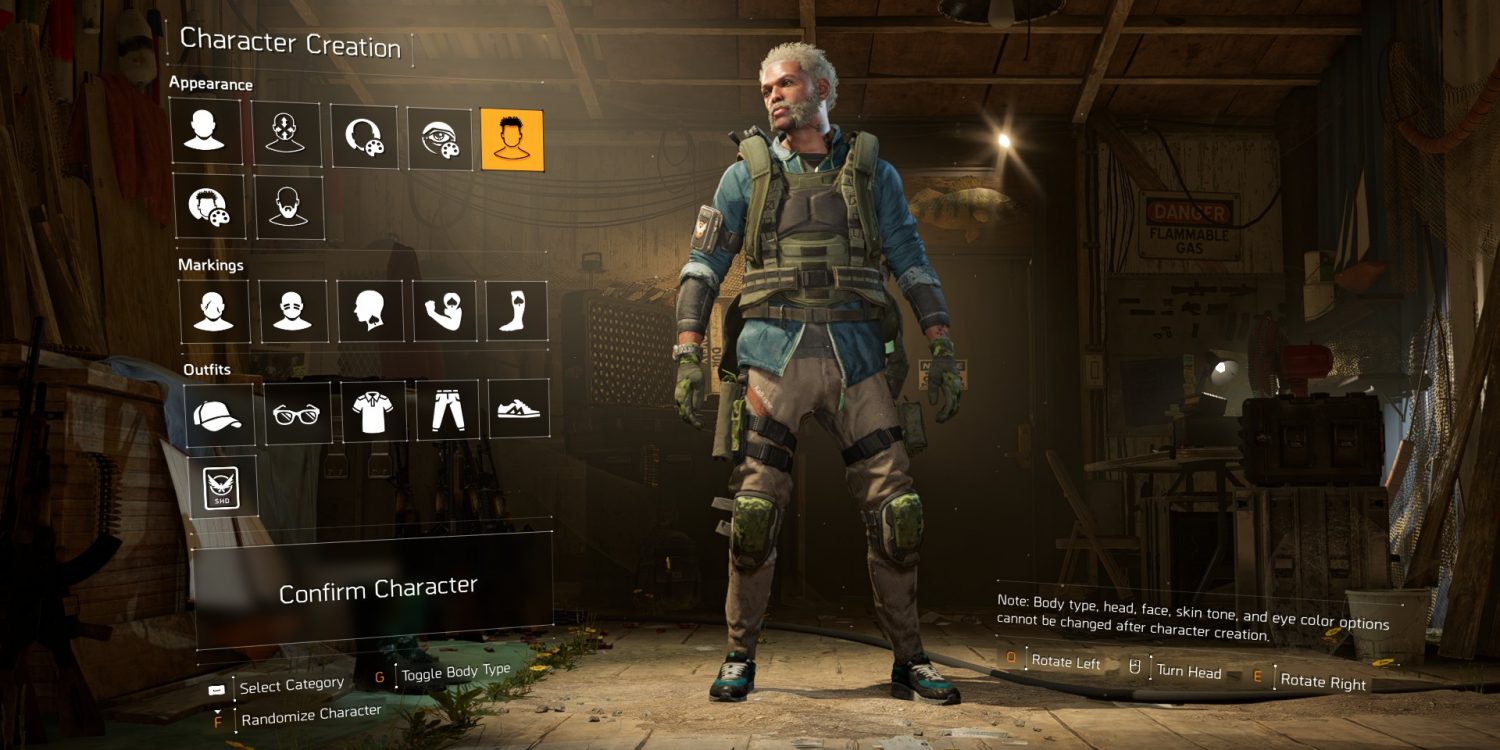Choose the pants outfit slot

coord(447,410)
